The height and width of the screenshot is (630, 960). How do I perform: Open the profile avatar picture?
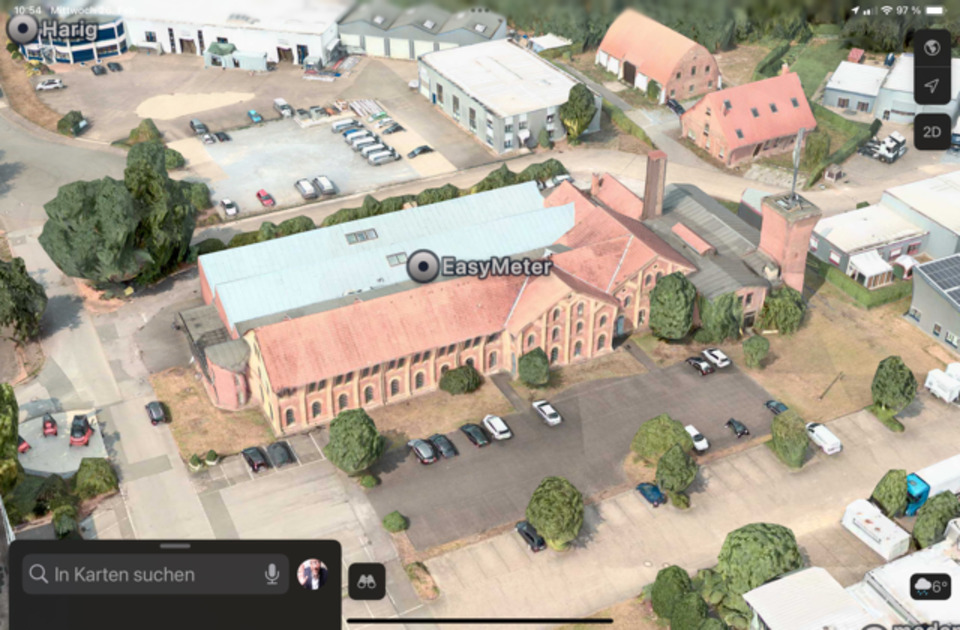[x=312, y=574]
